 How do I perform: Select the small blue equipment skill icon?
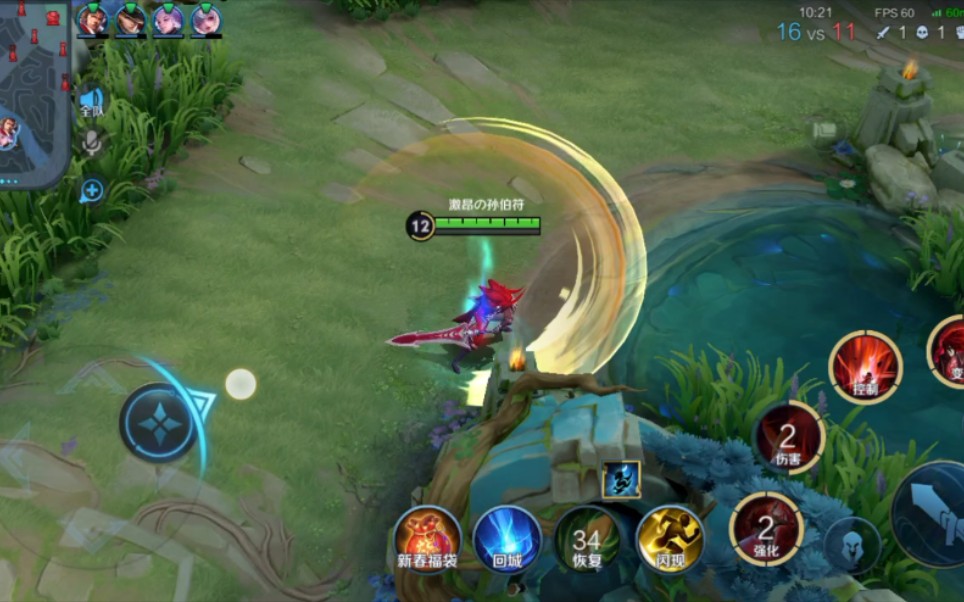(621, 480)
